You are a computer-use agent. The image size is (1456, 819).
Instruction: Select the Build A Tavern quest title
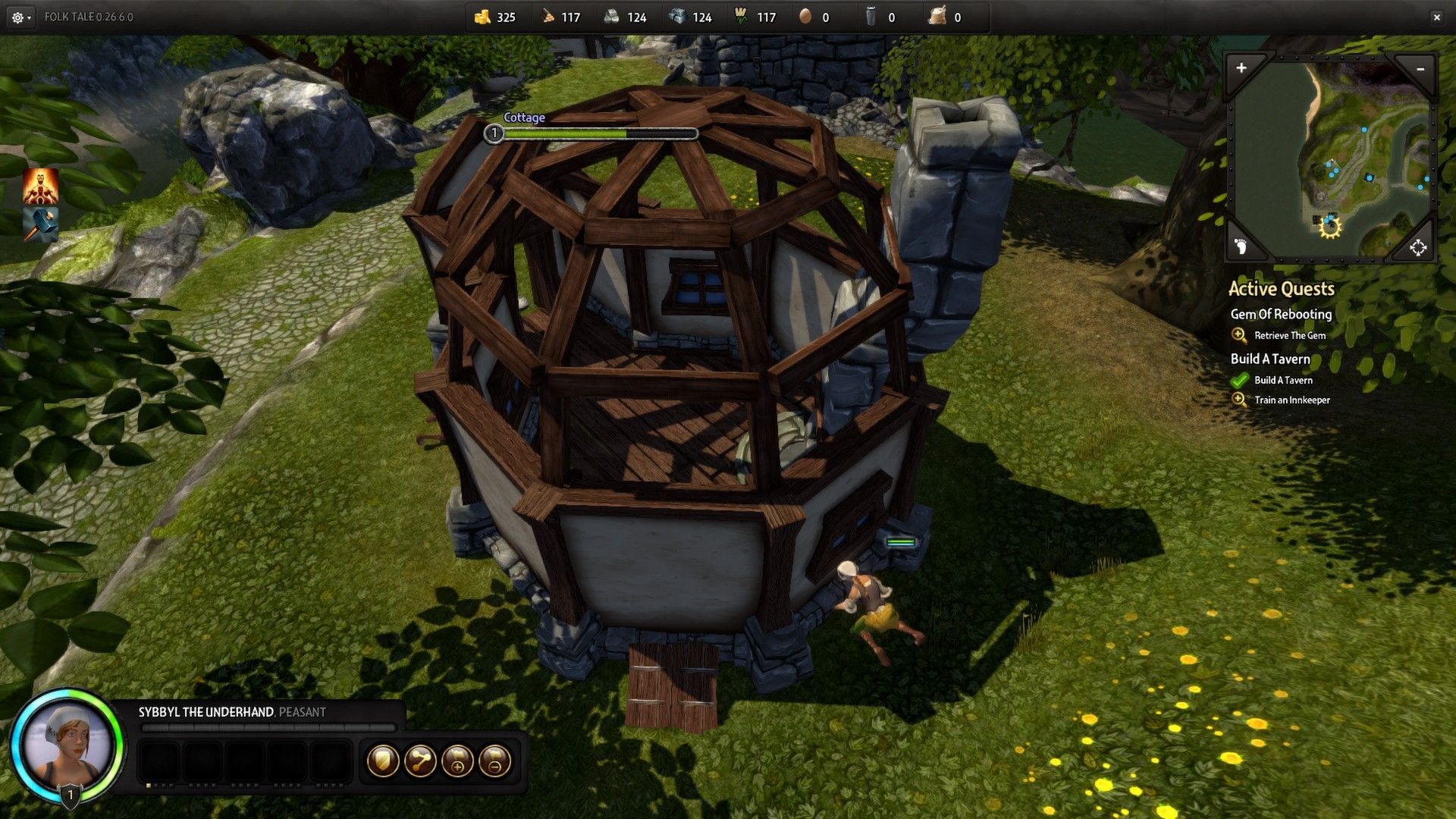[1270, 359]
